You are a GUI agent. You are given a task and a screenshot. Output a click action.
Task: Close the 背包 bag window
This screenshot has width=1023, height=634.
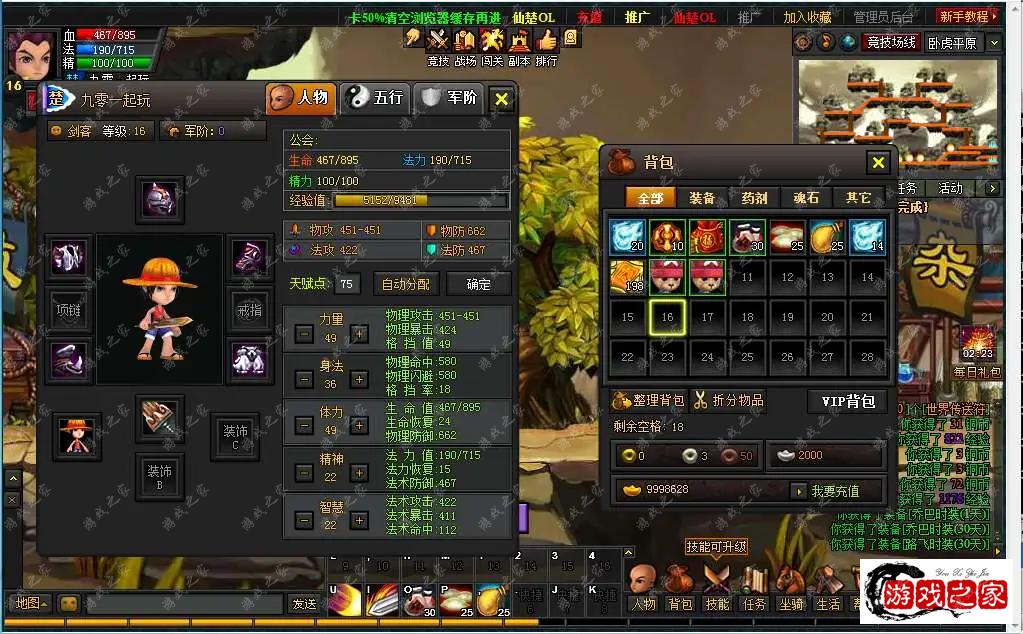point(878,162)
